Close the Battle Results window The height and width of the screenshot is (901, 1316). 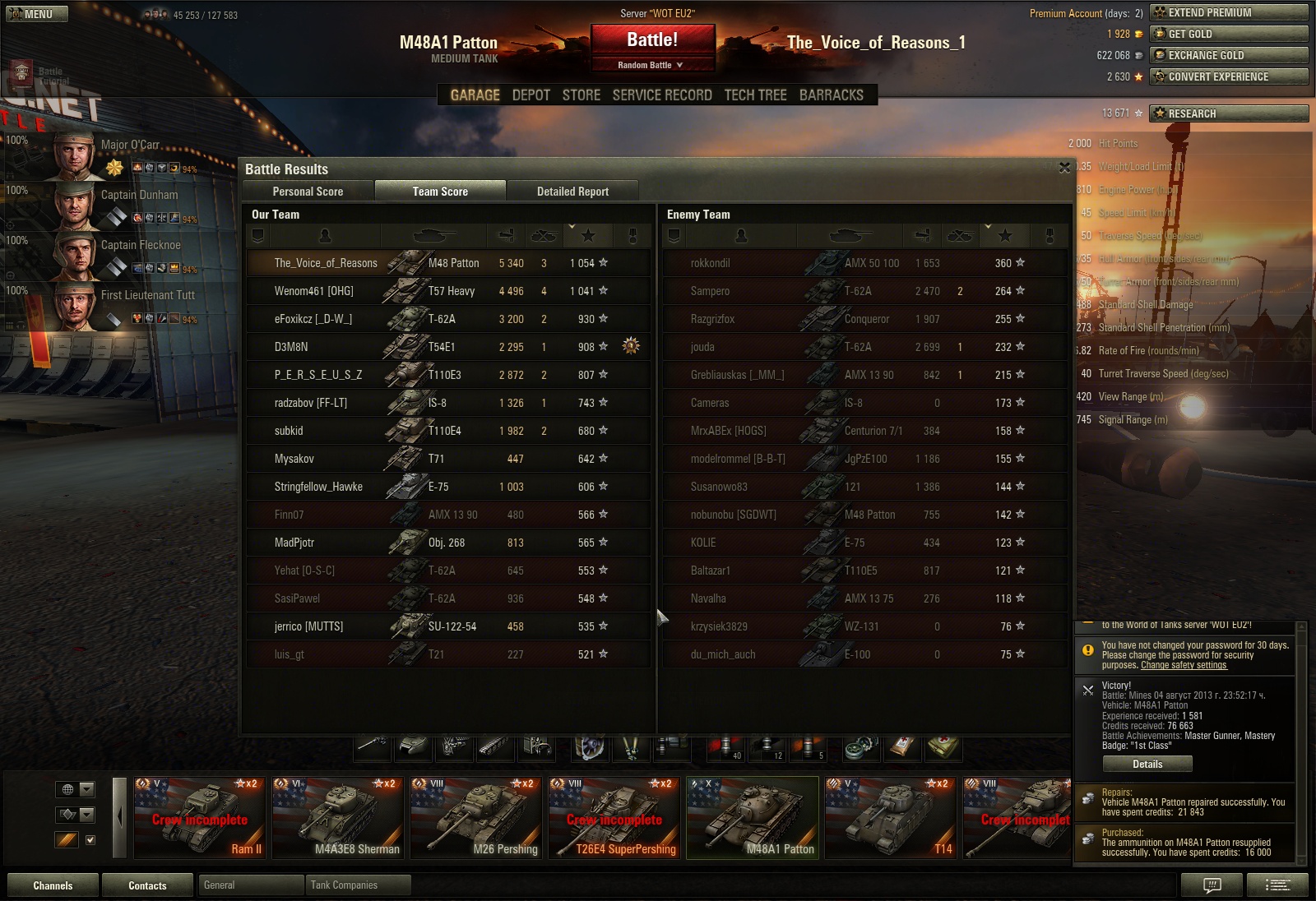[x=1064, y=168]
